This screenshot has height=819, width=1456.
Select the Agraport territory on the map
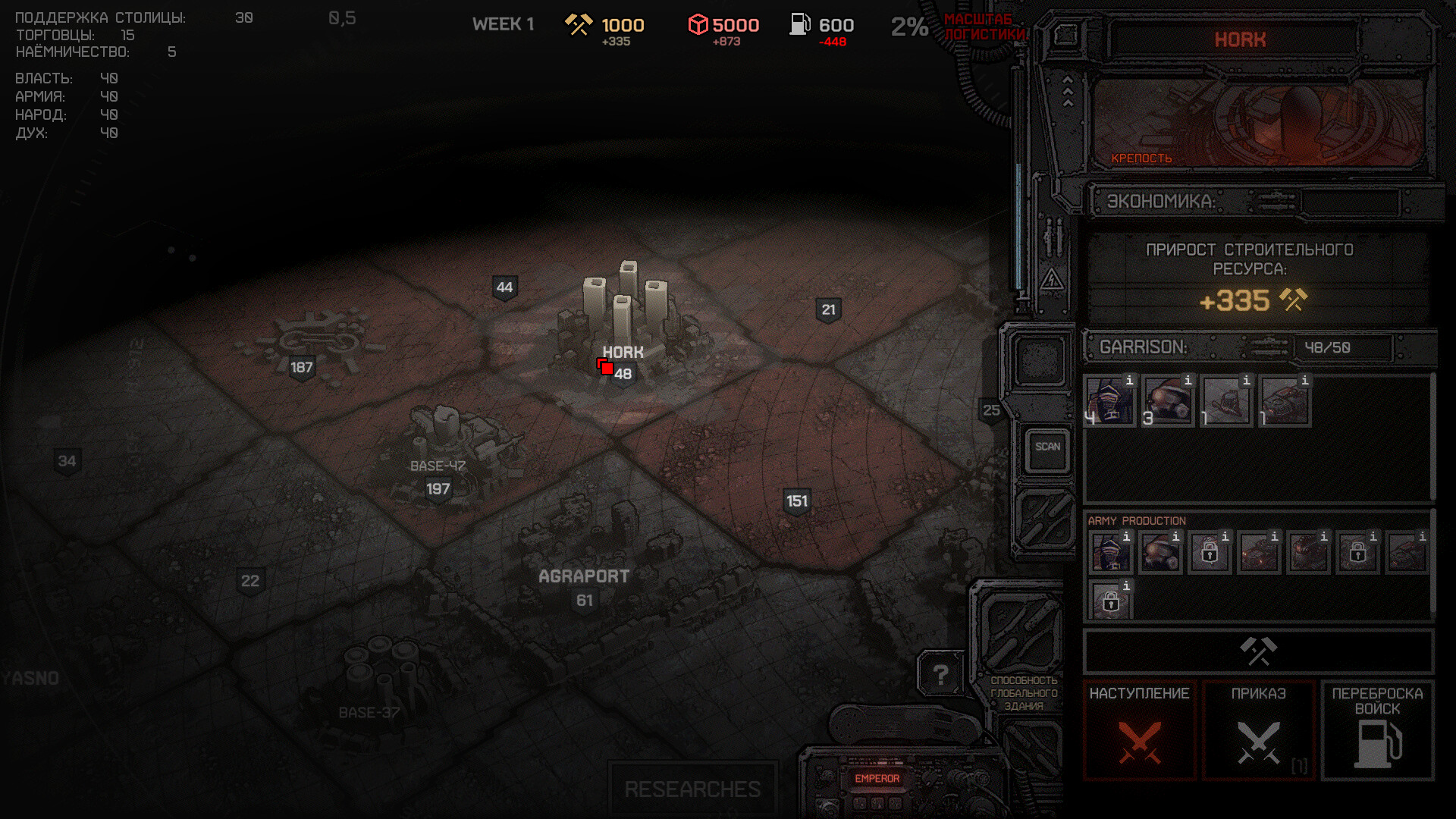pos(584,577)
